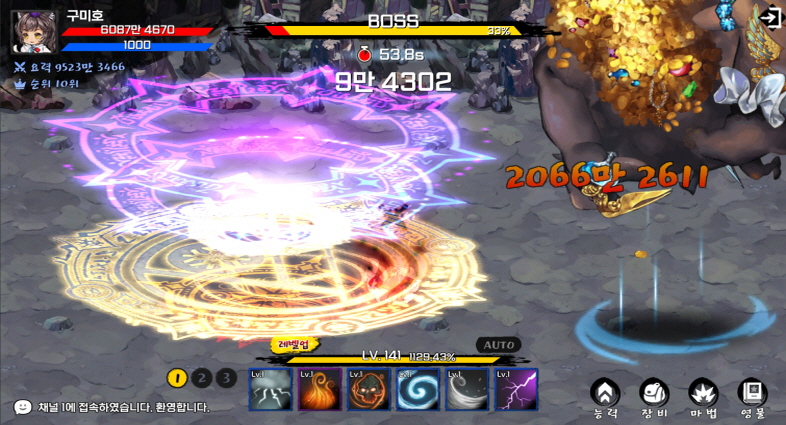Open the 영물 book menu
Image resolution: width=786 pixels, height=425 pixels.
pyautogui.click(x=752, y=395)
